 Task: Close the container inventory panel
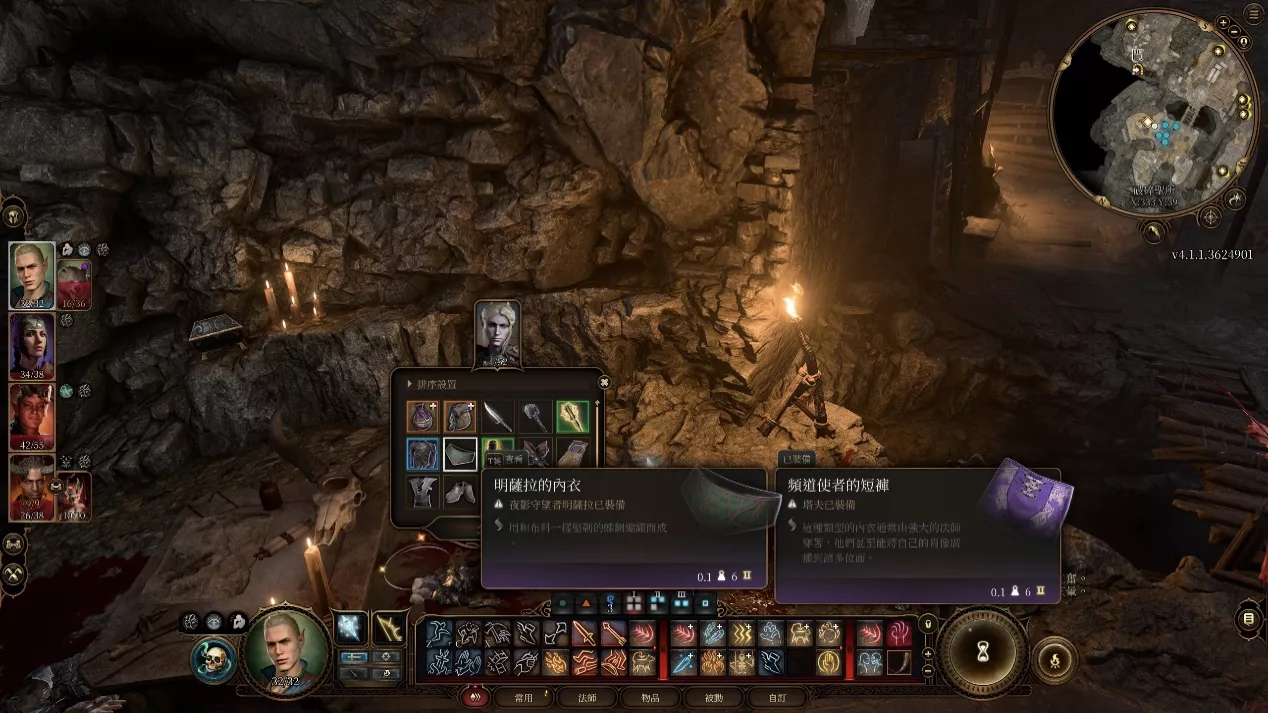(x=604, y=382)
